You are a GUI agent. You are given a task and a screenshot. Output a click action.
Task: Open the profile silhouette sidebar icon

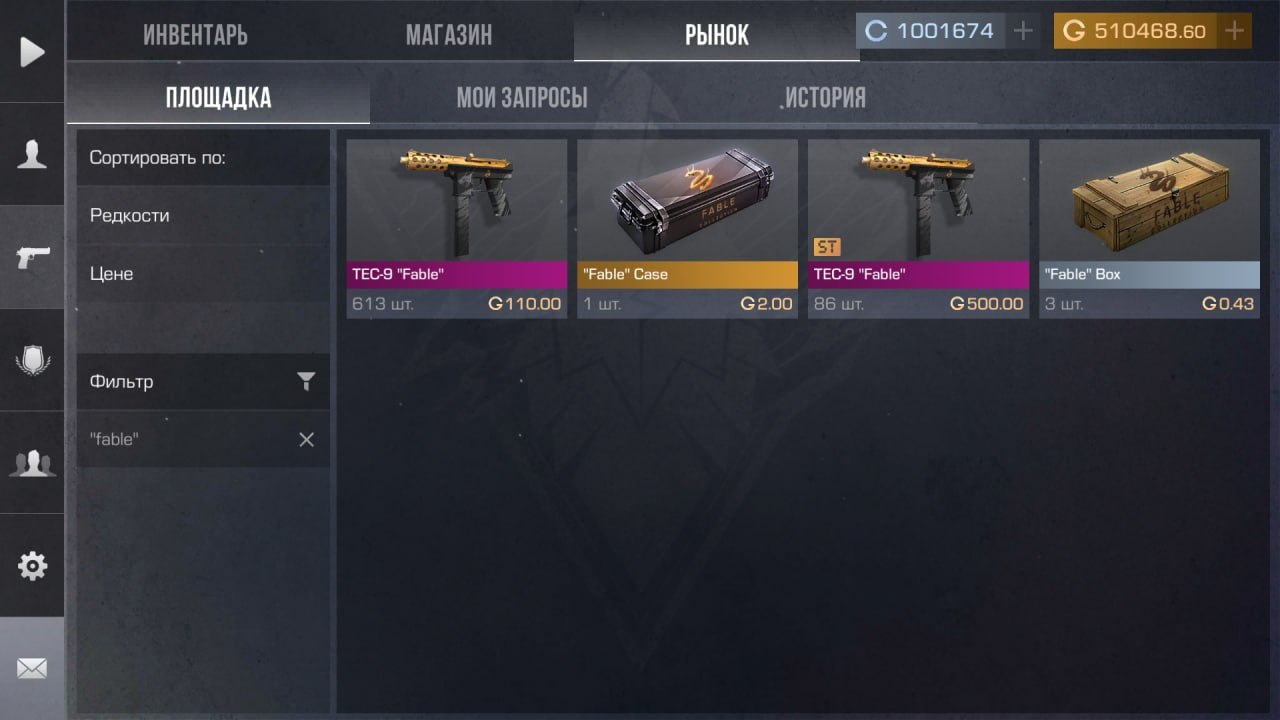[x=32, y=154]
